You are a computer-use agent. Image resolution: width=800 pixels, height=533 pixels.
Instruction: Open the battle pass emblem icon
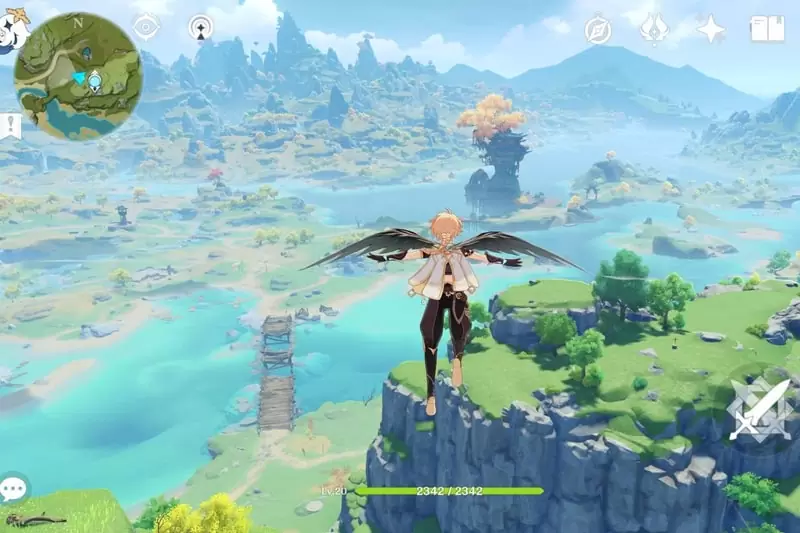[x=654, y=28]
